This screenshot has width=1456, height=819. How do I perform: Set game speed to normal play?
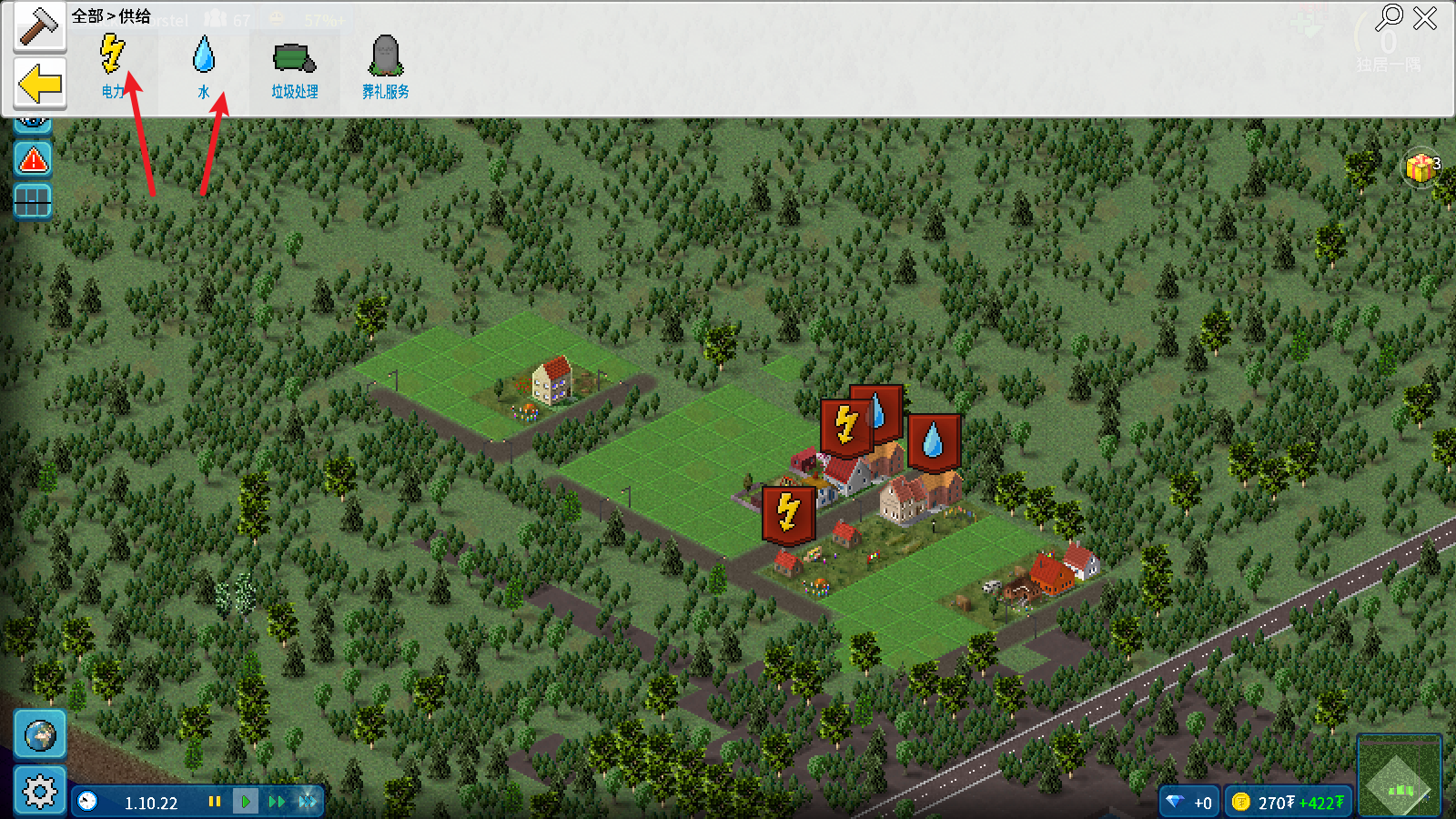[x=245, y=802]
